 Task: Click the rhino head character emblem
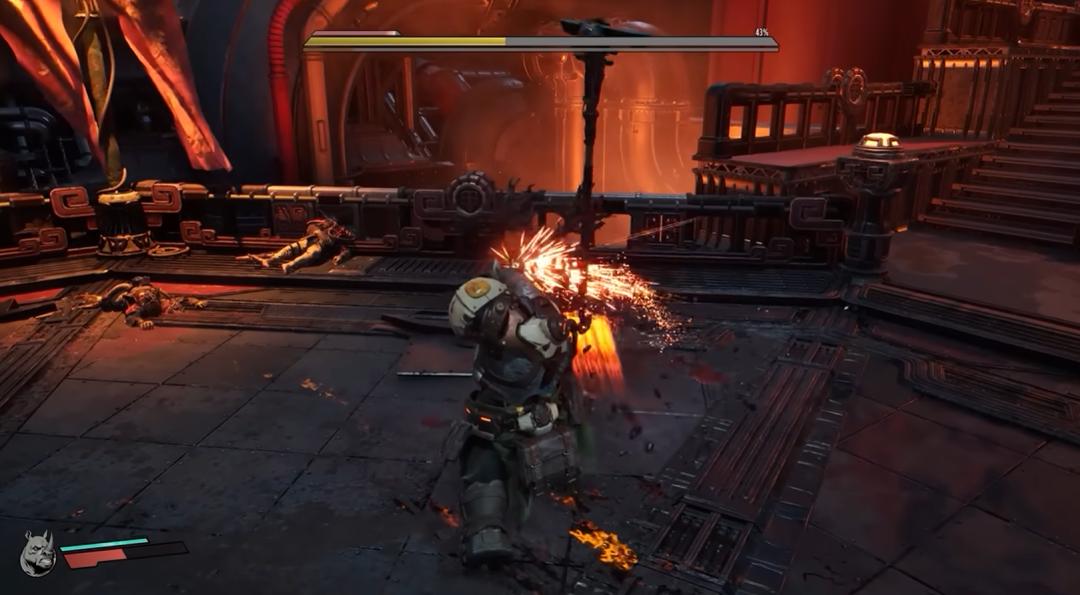click(37, 553)
